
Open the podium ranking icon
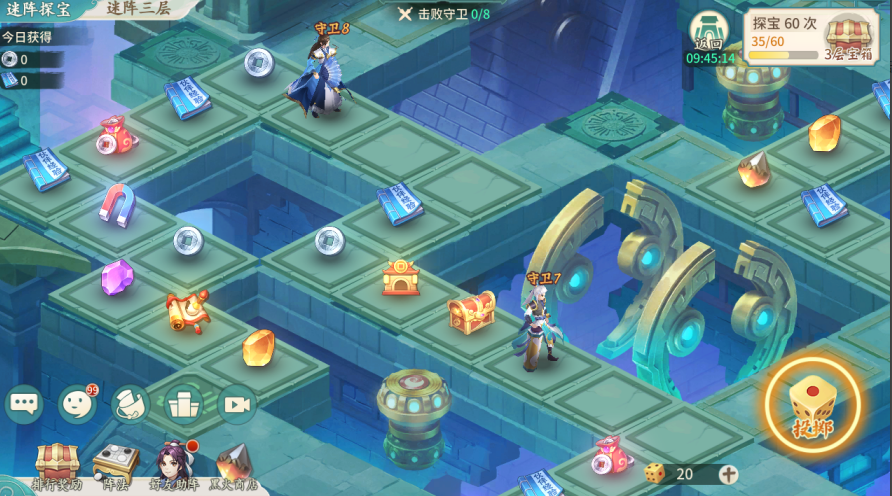[184, 404]
